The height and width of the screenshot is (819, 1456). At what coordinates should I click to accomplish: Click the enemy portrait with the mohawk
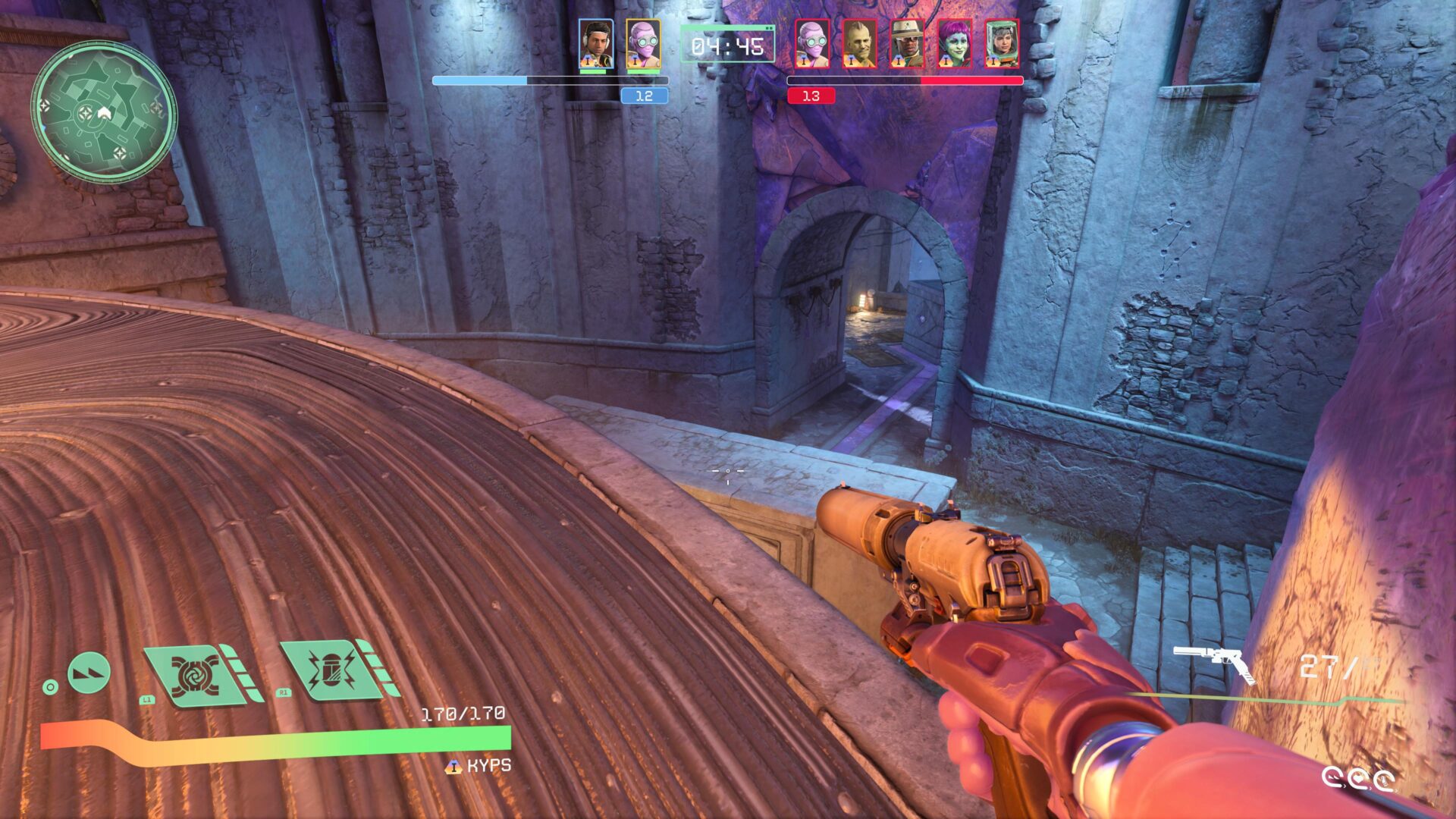859,44
